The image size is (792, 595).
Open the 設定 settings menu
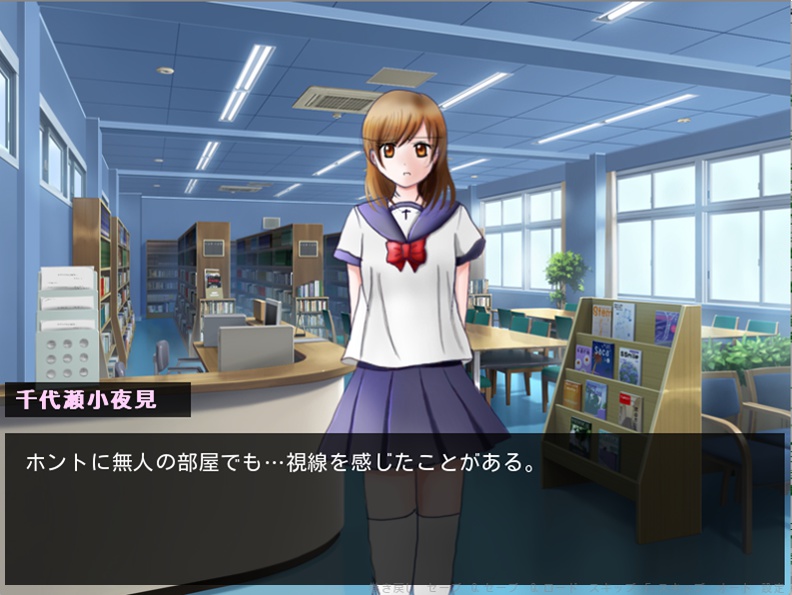(x=773, y=587)
